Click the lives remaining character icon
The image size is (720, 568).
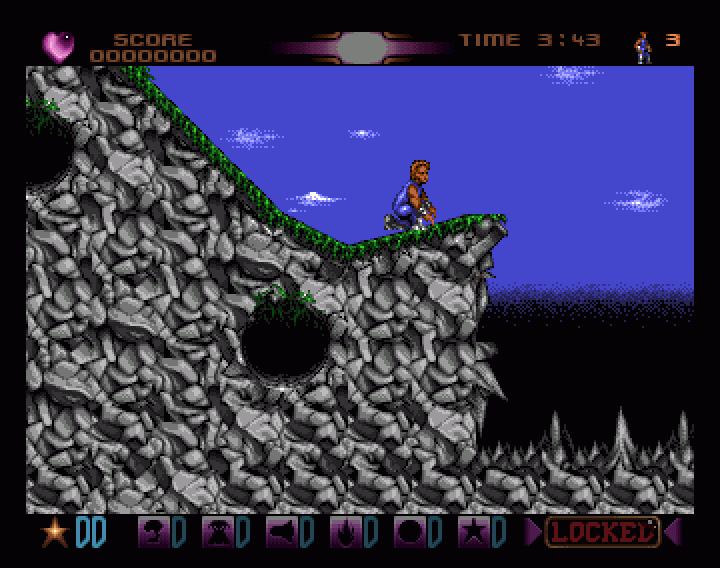coord(643,46)
